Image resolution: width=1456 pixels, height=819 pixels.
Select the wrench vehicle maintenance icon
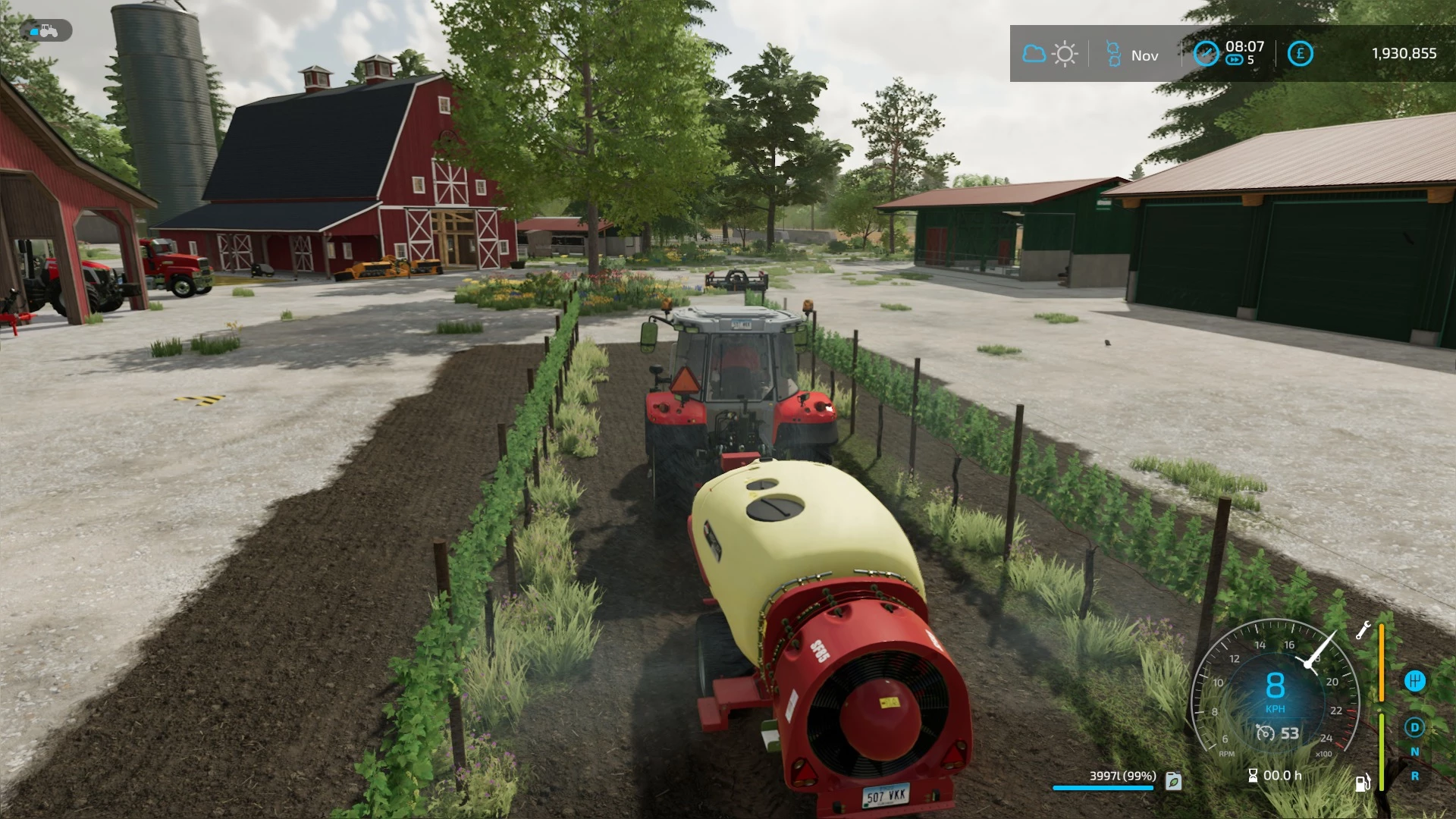click(1363, 631)
